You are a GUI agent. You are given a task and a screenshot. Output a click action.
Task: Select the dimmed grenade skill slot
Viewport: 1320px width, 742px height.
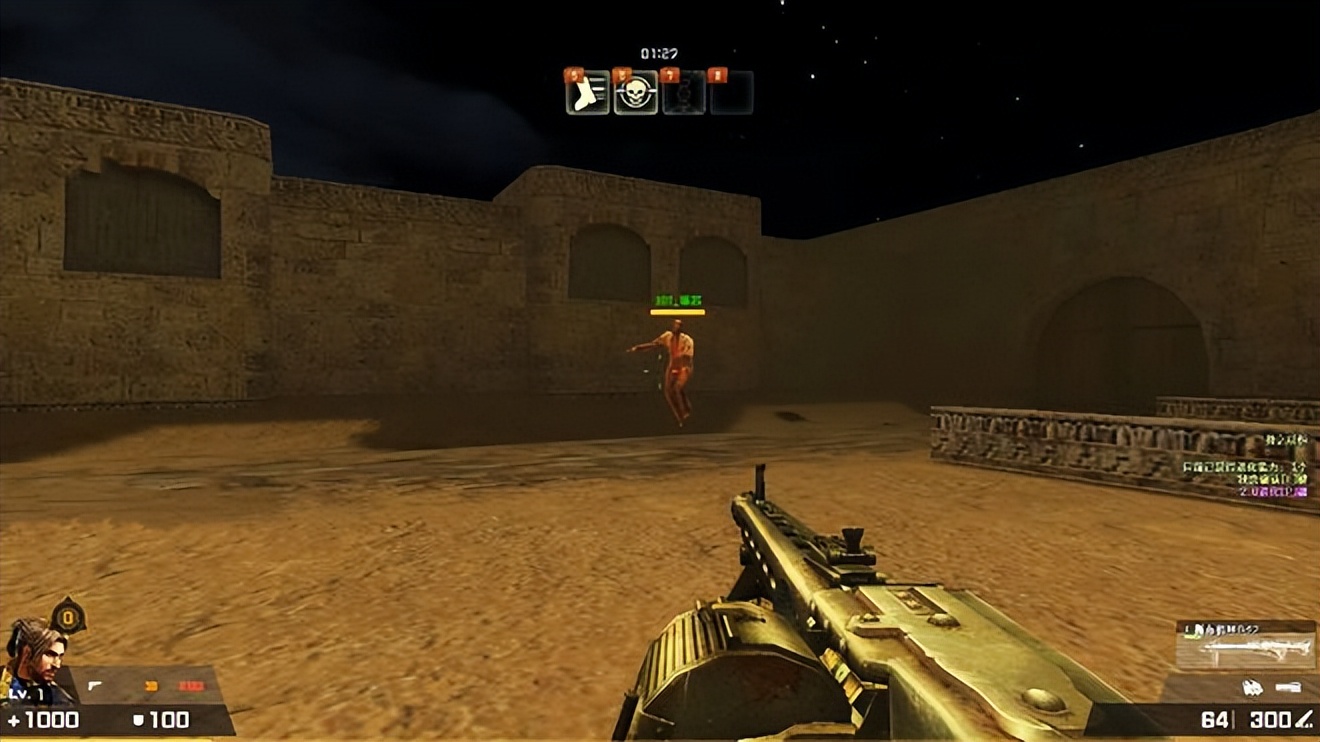pyautogui.click(x=684, y=94)
